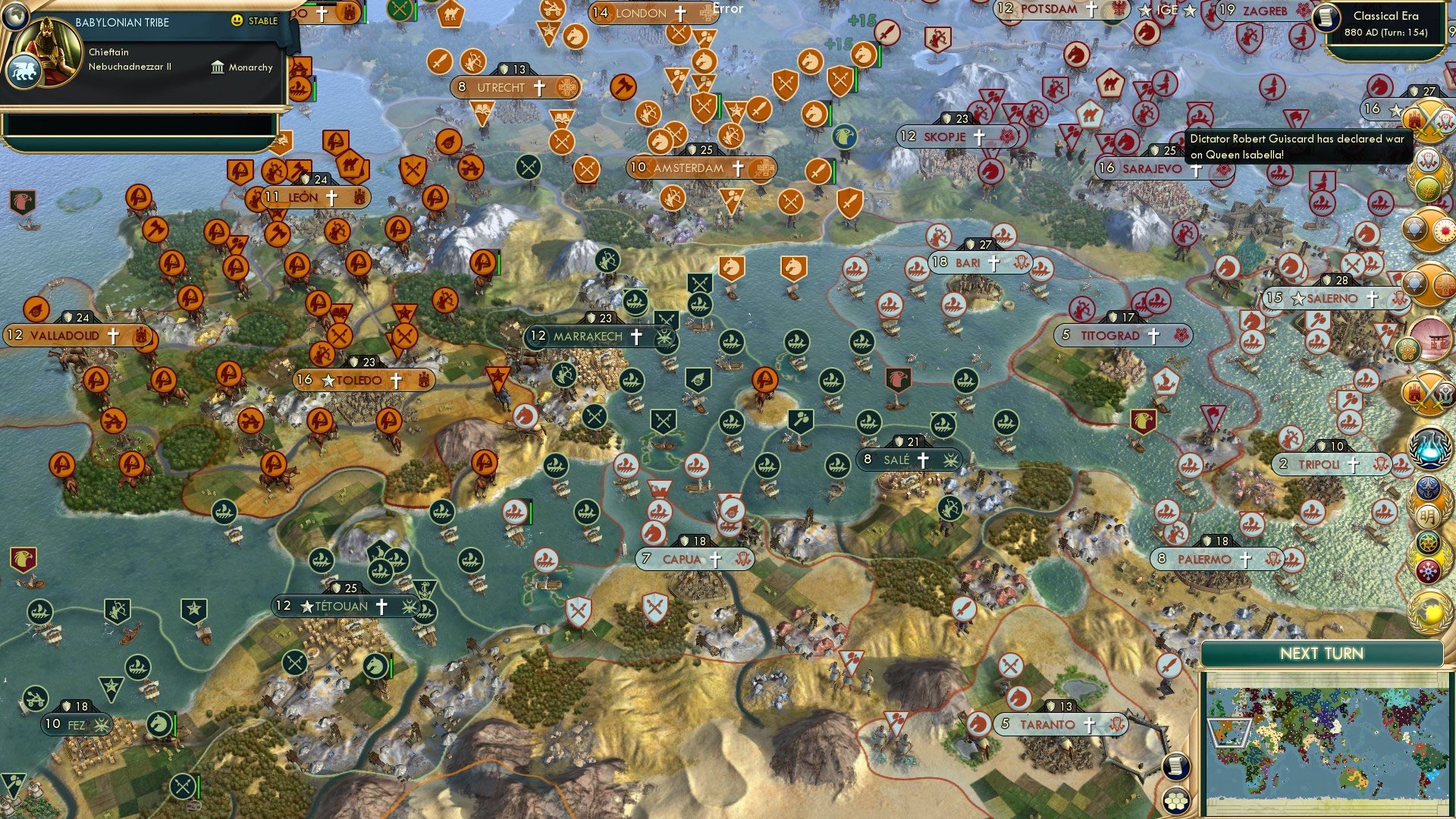Click the STABLE happiness smiley indicator
The width and height of the screenshot is (1456, 819).
[237, 21]
